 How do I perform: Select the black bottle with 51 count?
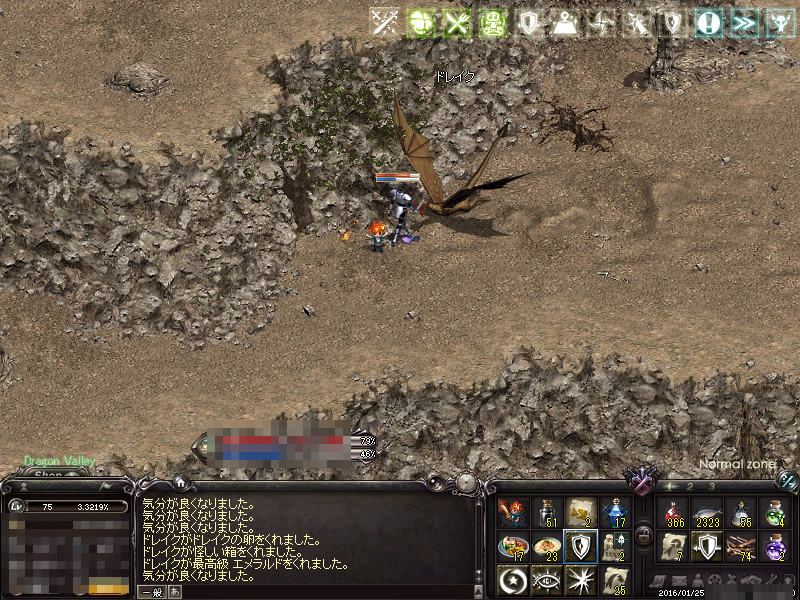[x=546, y=513]
